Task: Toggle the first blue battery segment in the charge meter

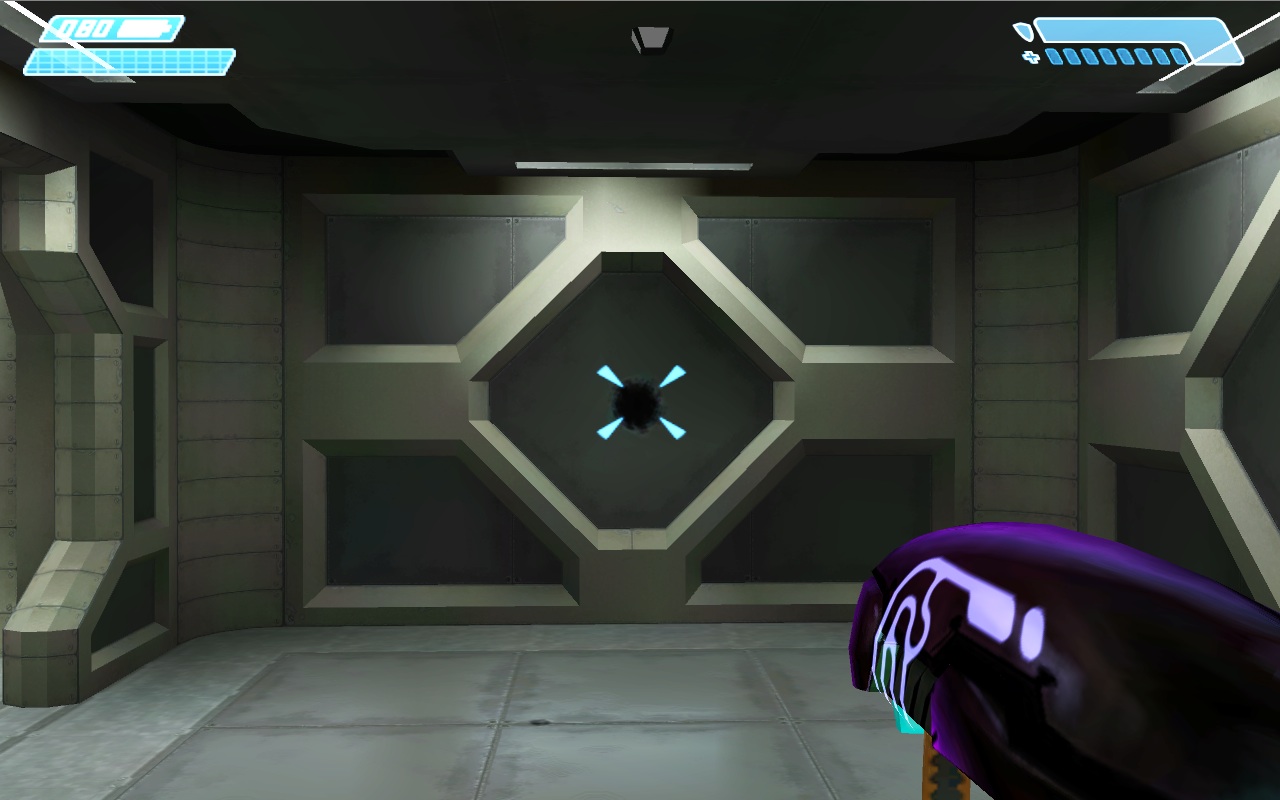Action: click(x=1053, y=56)
